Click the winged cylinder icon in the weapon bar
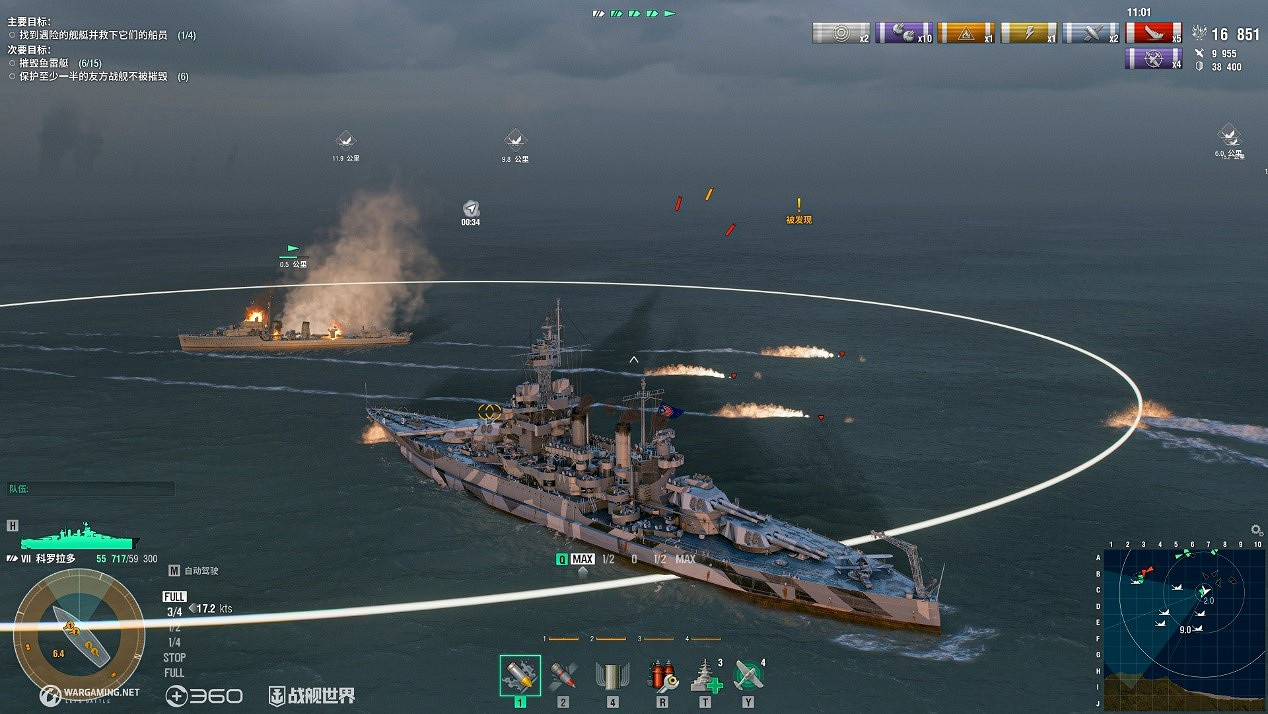This screenshot has width=1268, height=714. 612,676
